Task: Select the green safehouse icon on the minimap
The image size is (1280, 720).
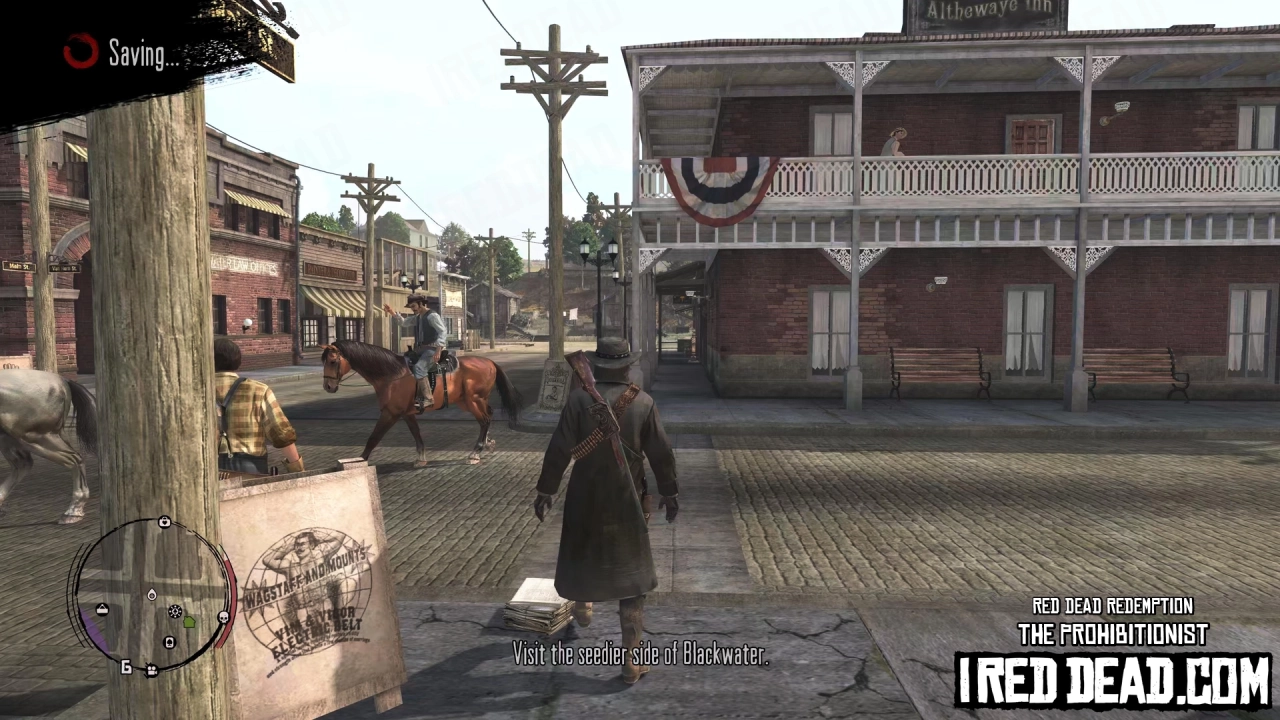Action: (189, 623)
